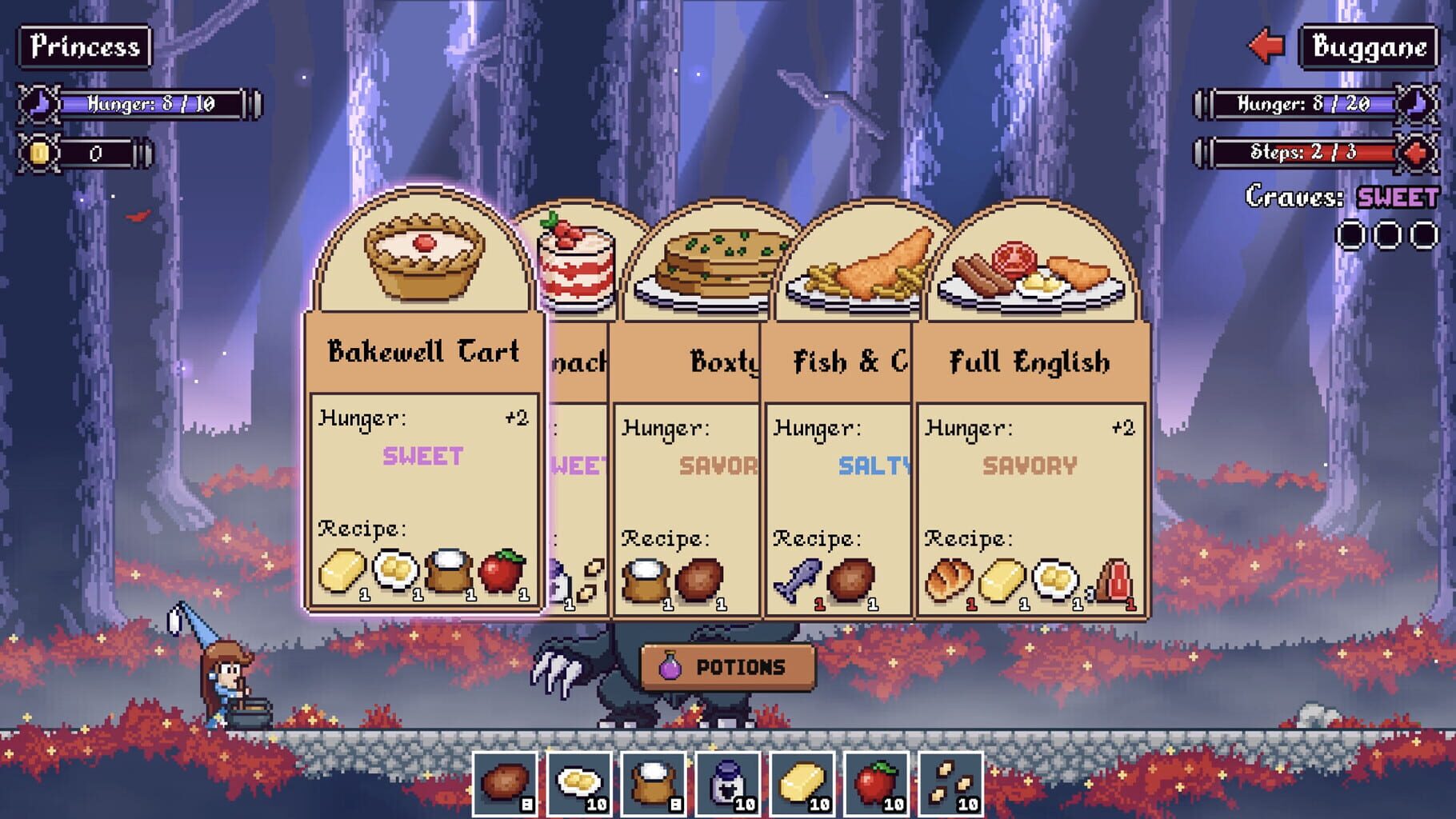Toggle the third crave circle indicator

(1425, 236)
